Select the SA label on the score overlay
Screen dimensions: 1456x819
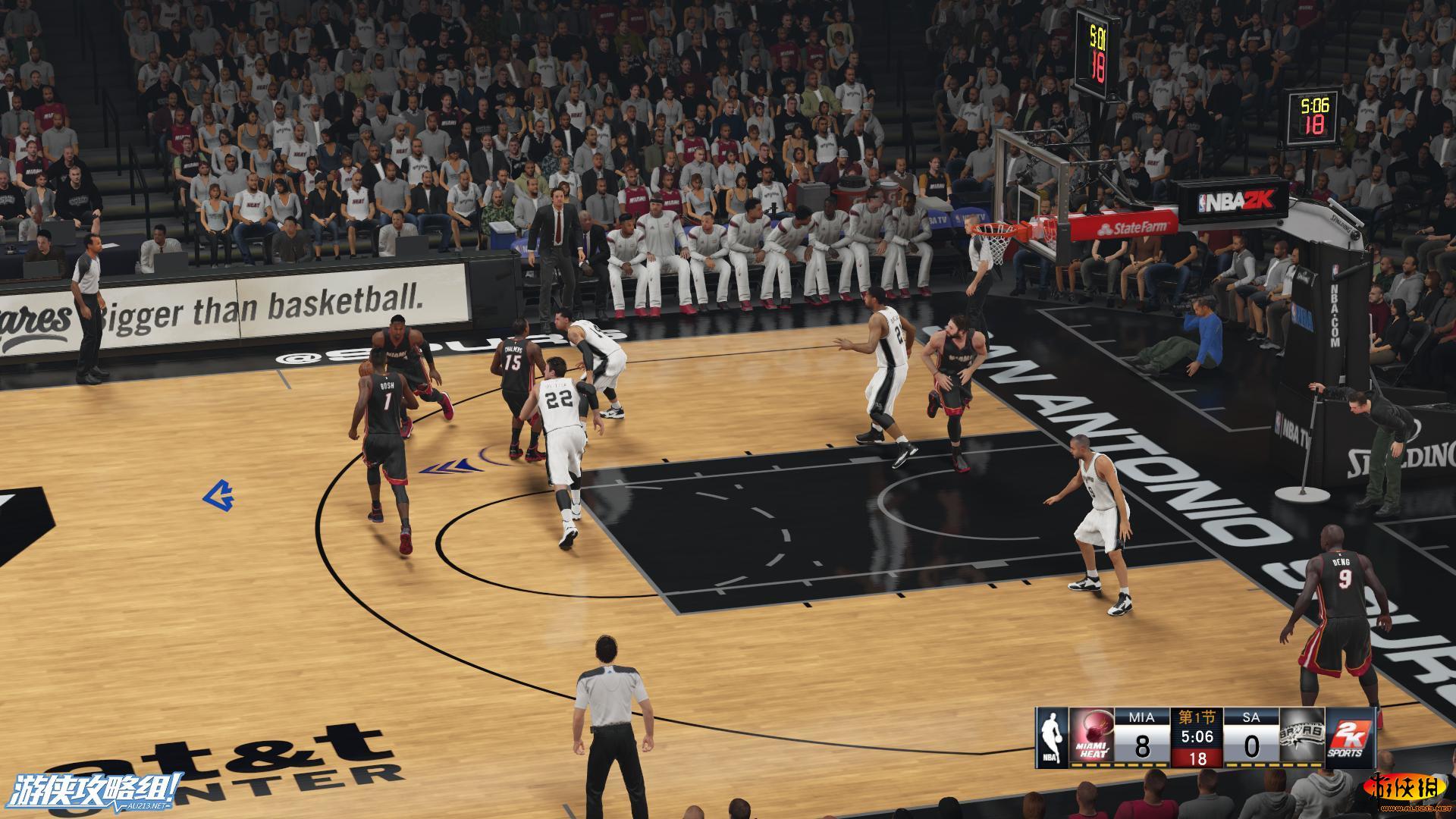point(1252,717)
